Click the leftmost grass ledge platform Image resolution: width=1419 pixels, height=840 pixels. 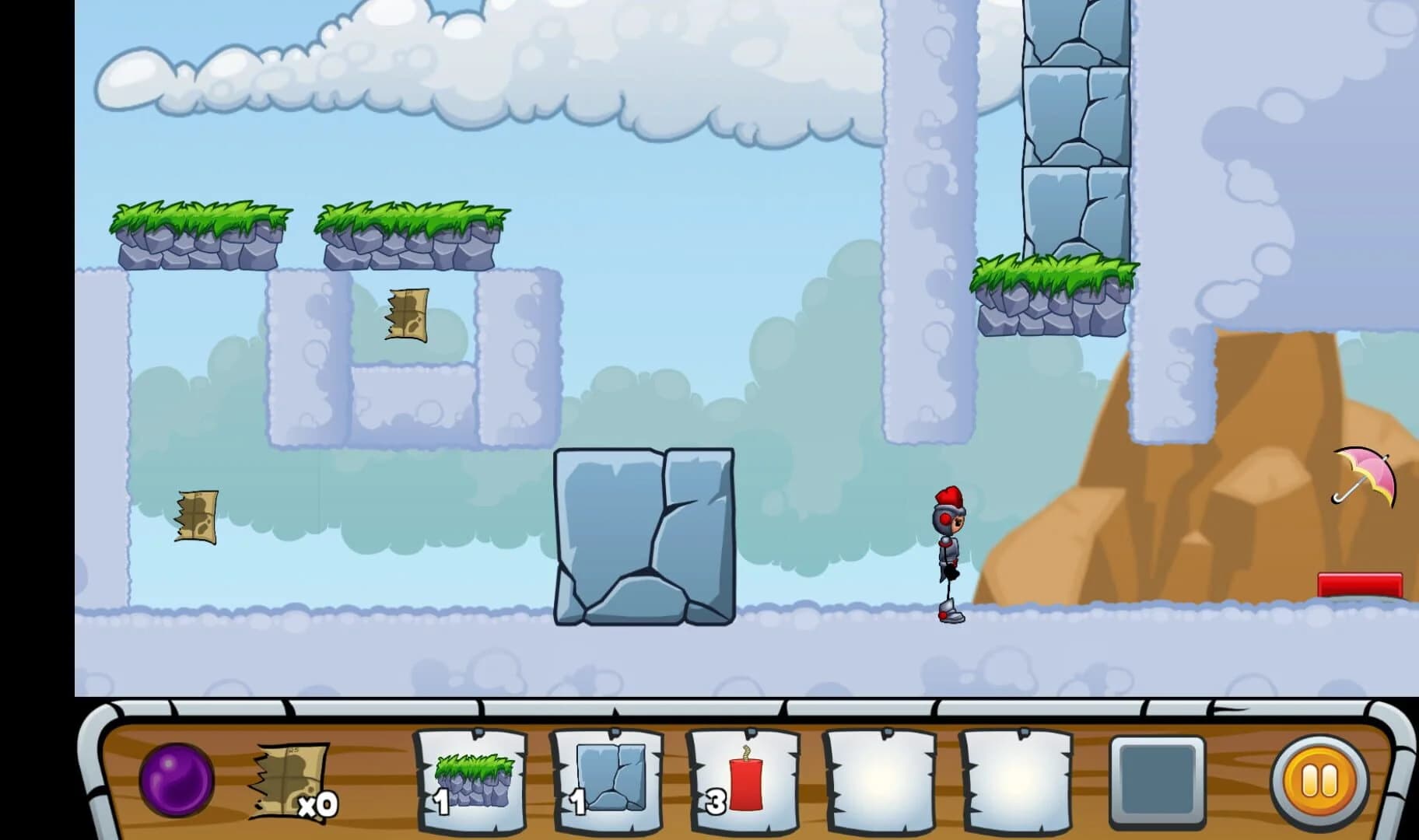tap(198, 229)
